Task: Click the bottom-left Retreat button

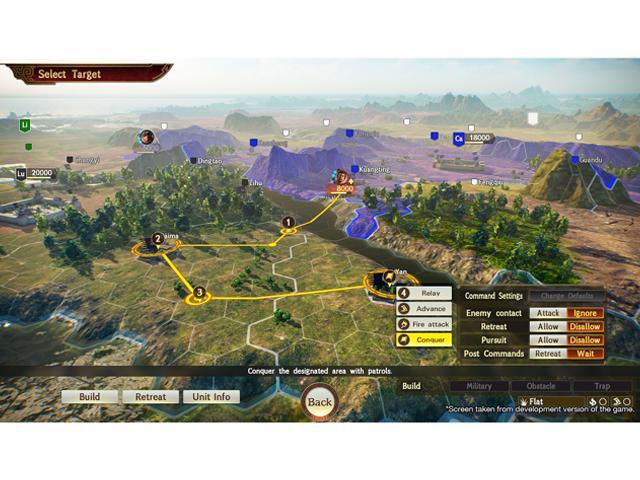Action: (151, 397)
